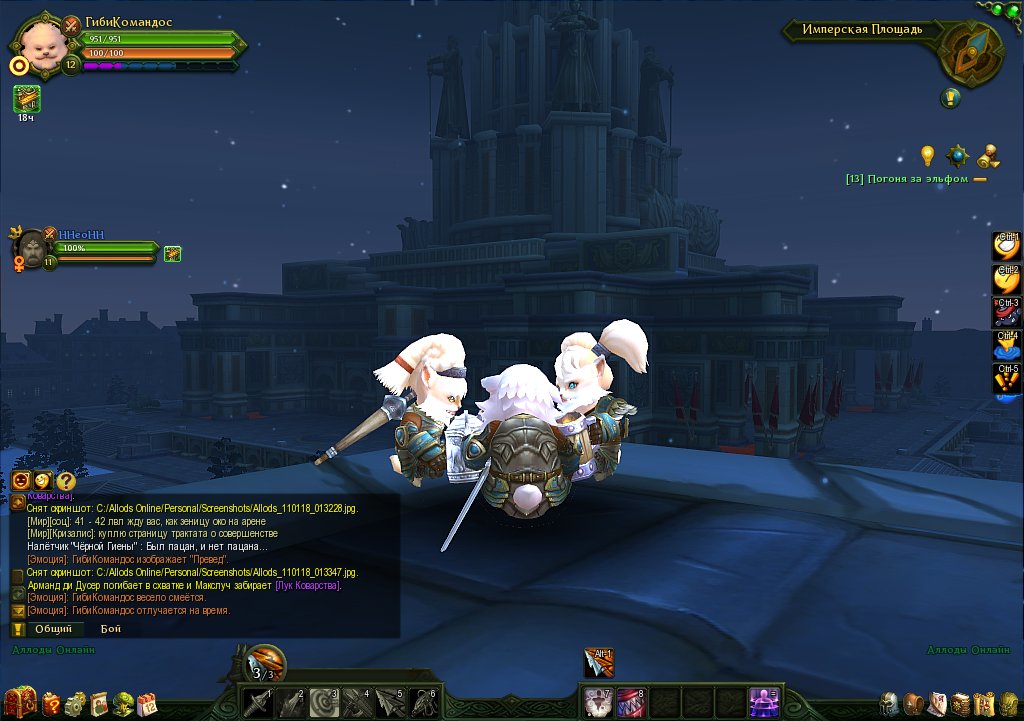Screen dimensions: 1024x721
Task: Activate the purple glowing figure ability
Action: pos(765,703)
